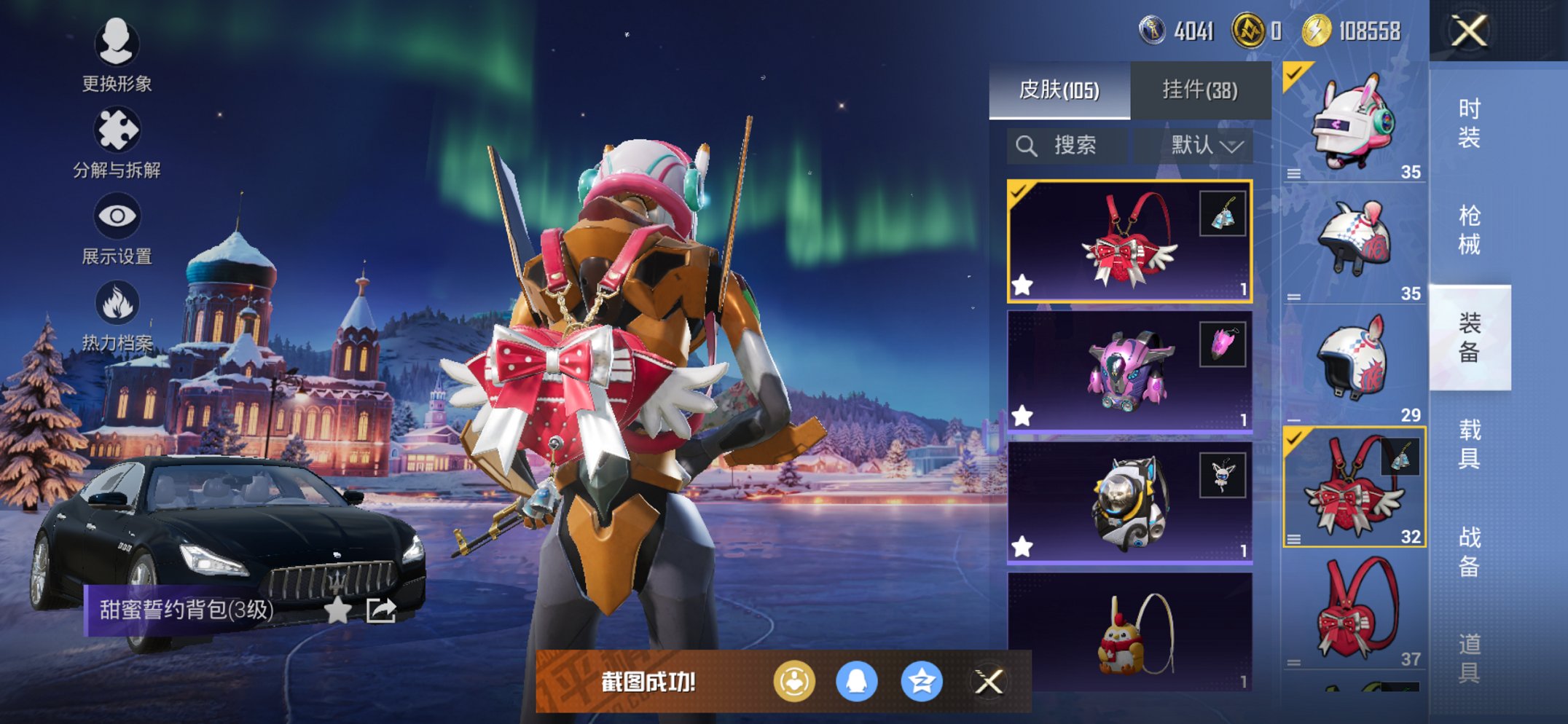Favorite the backpack with the star beside its name
The height and width of the screenshot is (724, 1568).
337,610
